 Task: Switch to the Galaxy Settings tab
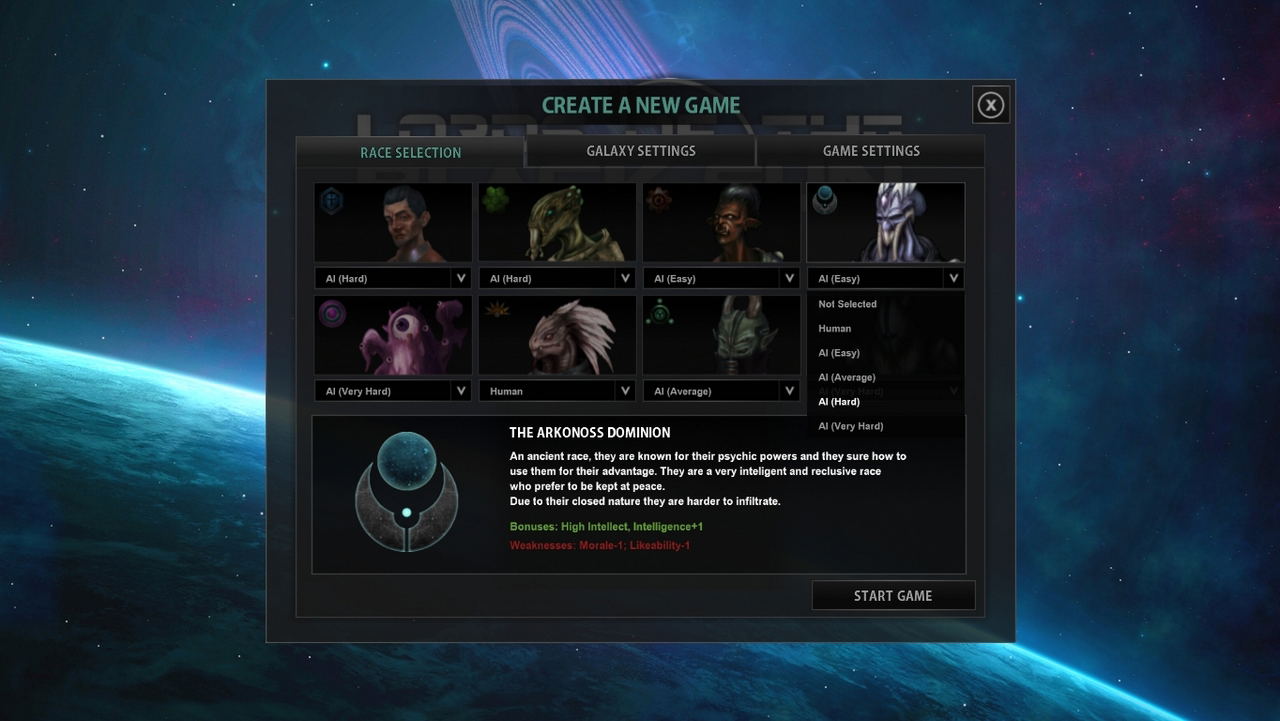pos(640,151)
